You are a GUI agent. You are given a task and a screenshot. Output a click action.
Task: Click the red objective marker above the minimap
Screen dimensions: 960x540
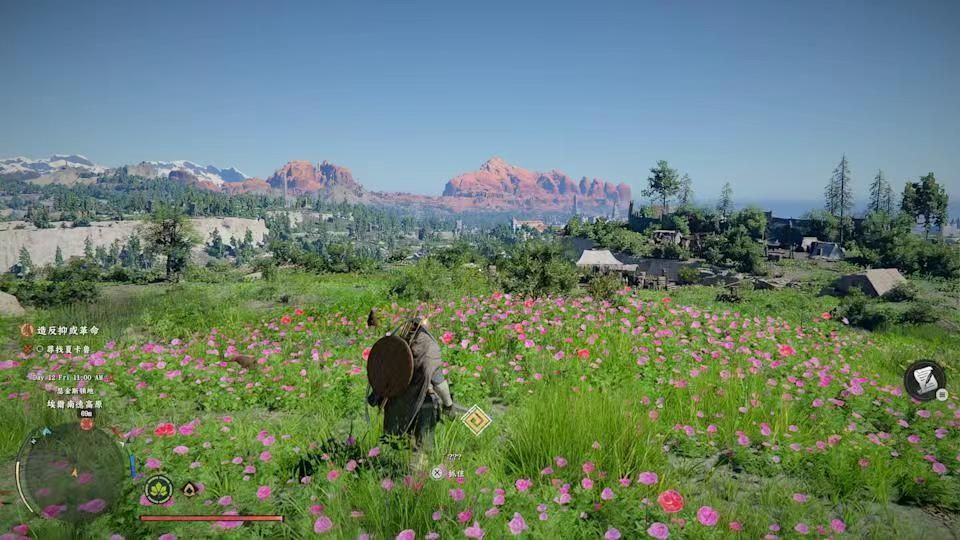tap(86, 424)
